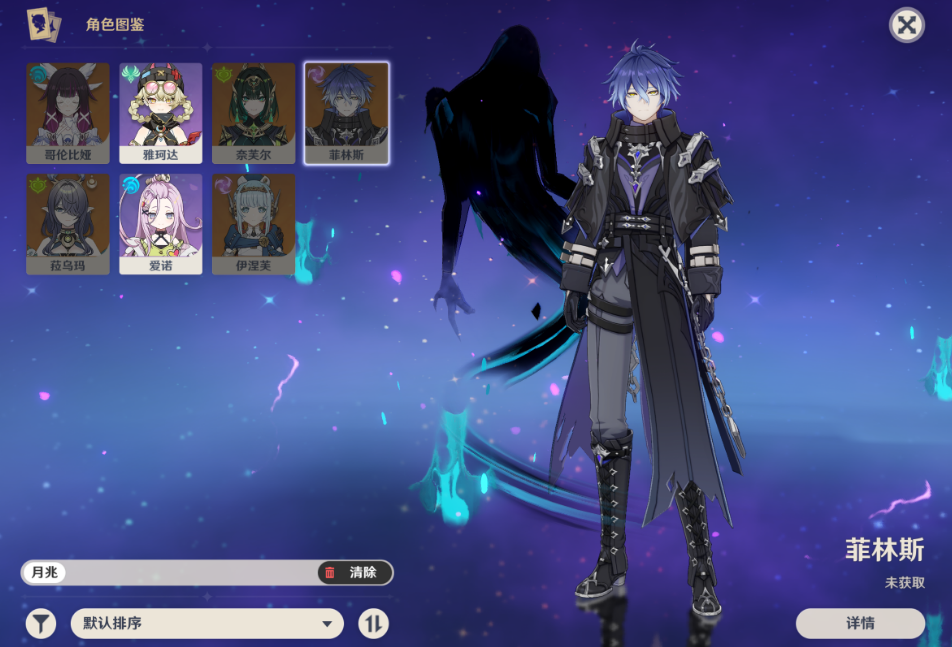The height and width of the screenshot is (647, 952).
Task: Open 详情 details for 菲林斯
Action: point(860,623)
